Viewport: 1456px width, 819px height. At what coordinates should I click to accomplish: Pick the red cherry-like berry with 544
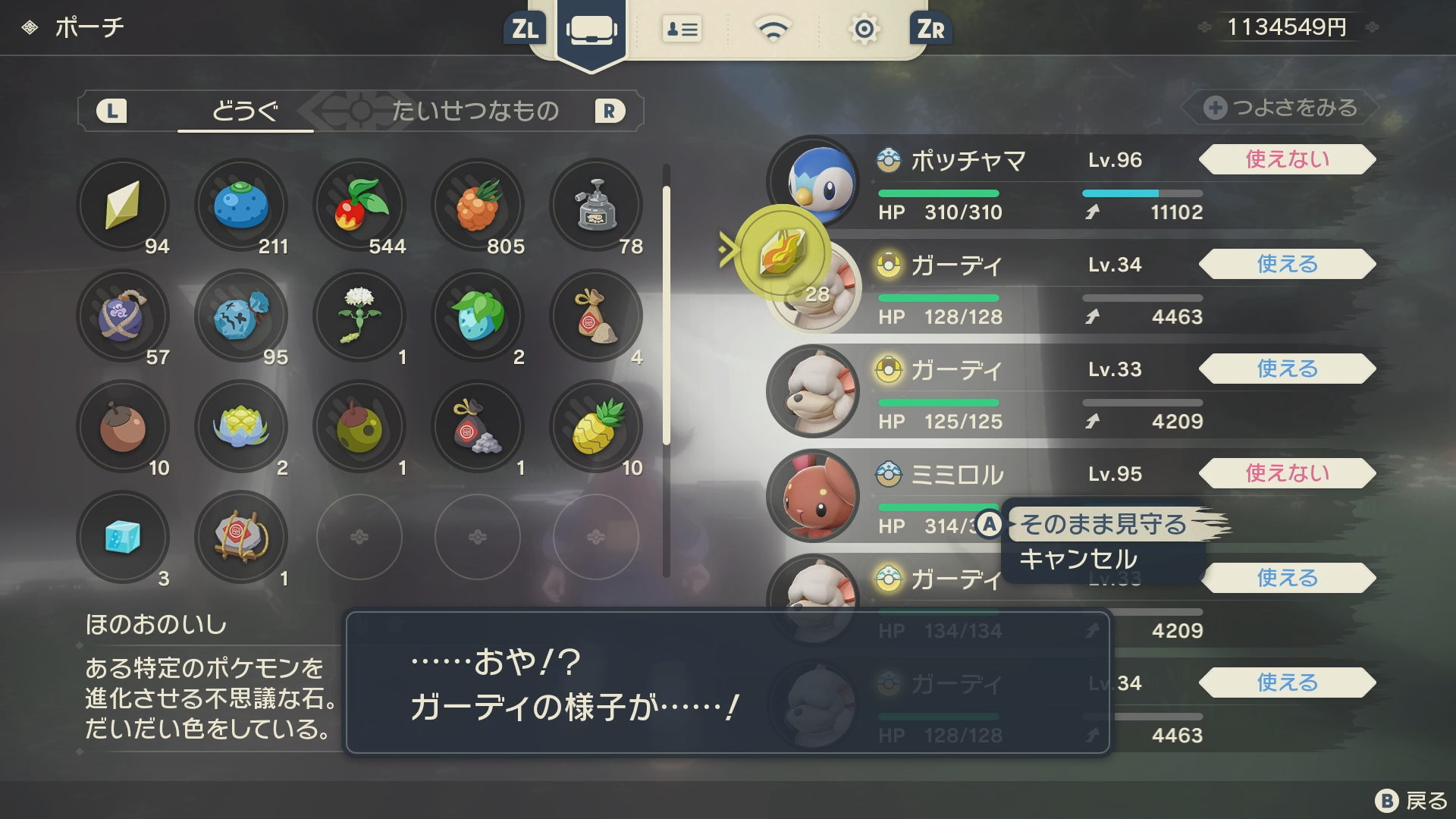coord(359,206)
